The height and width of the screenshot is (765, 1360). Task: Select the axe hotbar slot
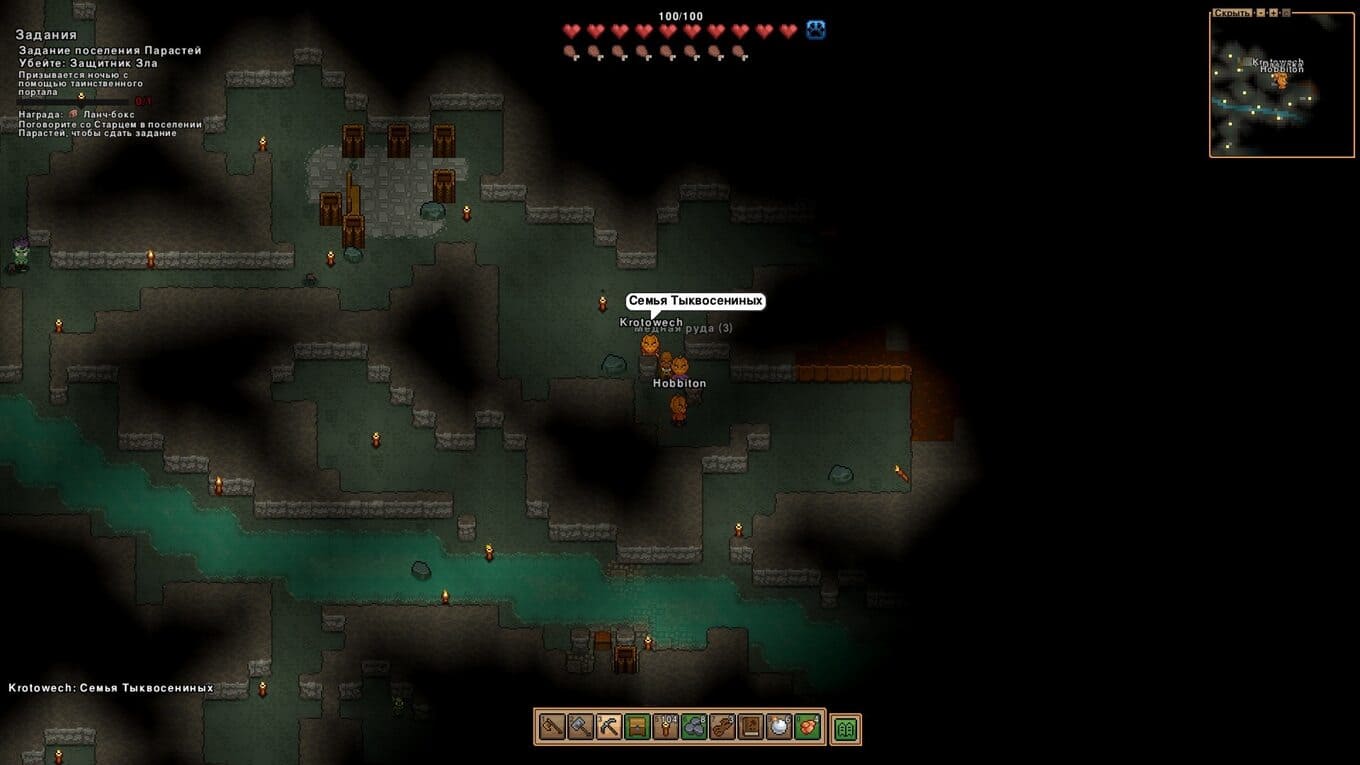[x=551, y=727]
